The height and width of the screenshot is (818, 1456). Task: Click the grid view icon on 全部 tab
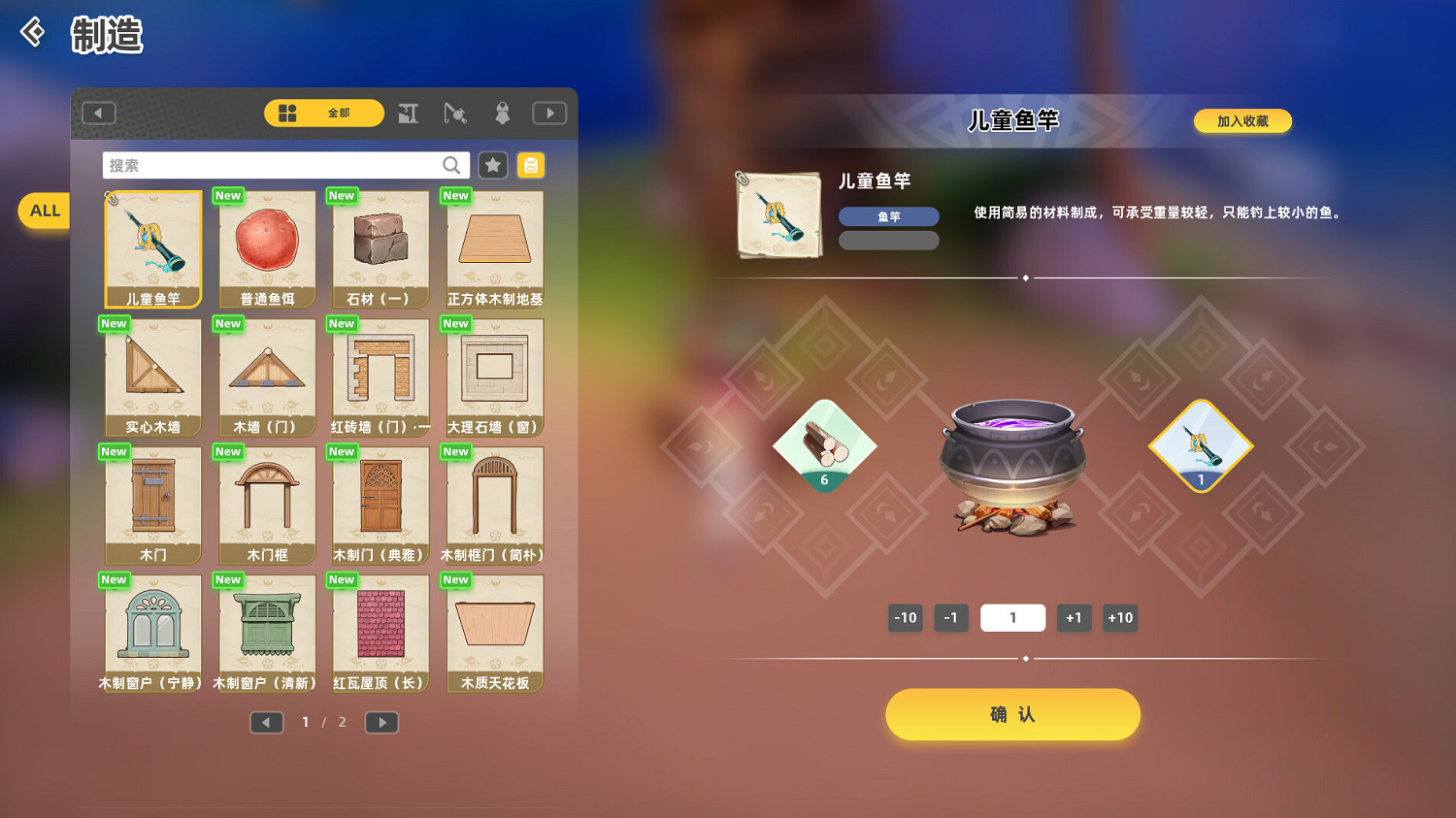point(287,113)
